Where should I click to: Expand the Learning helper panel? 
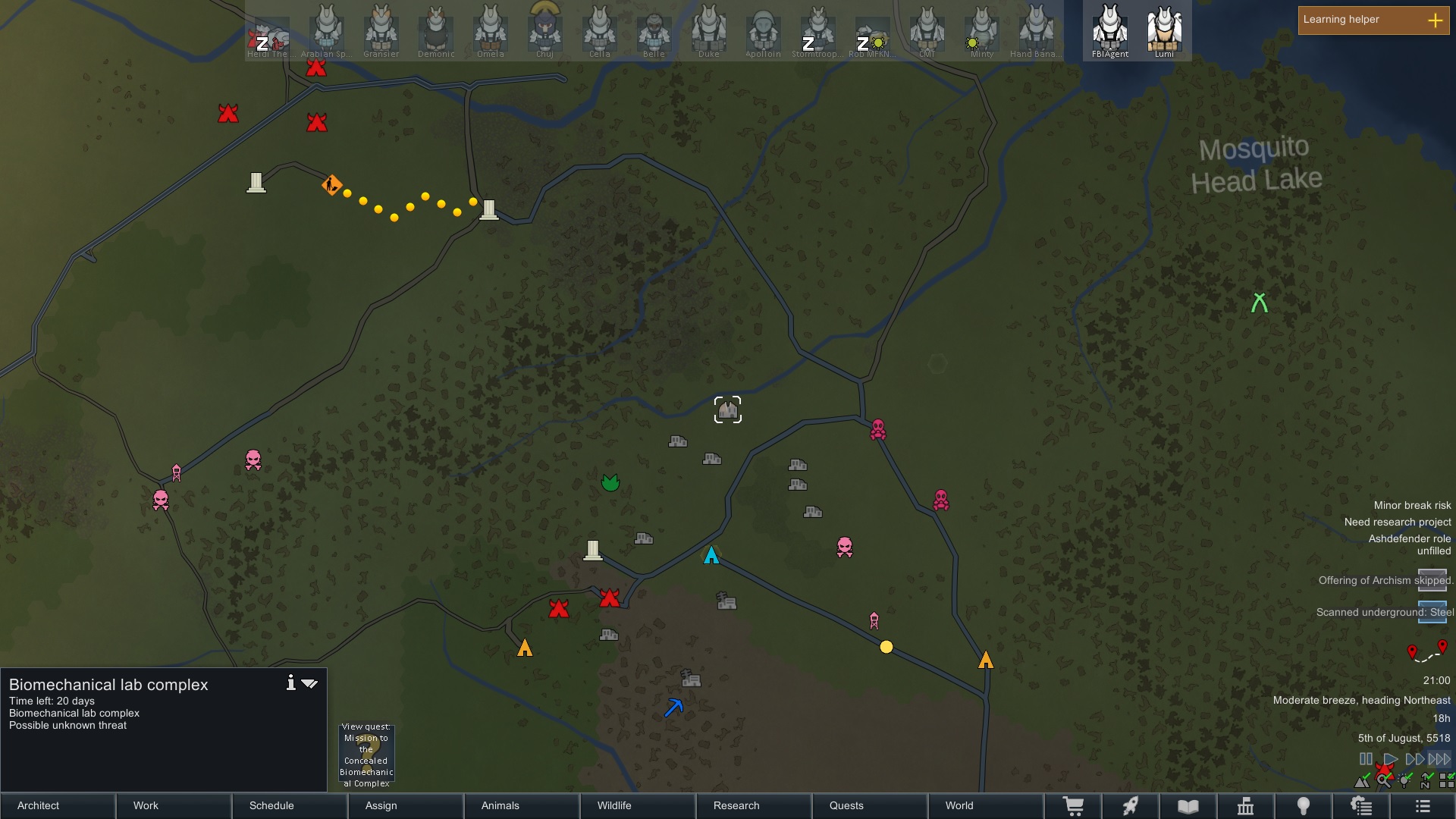[x=1435, y=20]
